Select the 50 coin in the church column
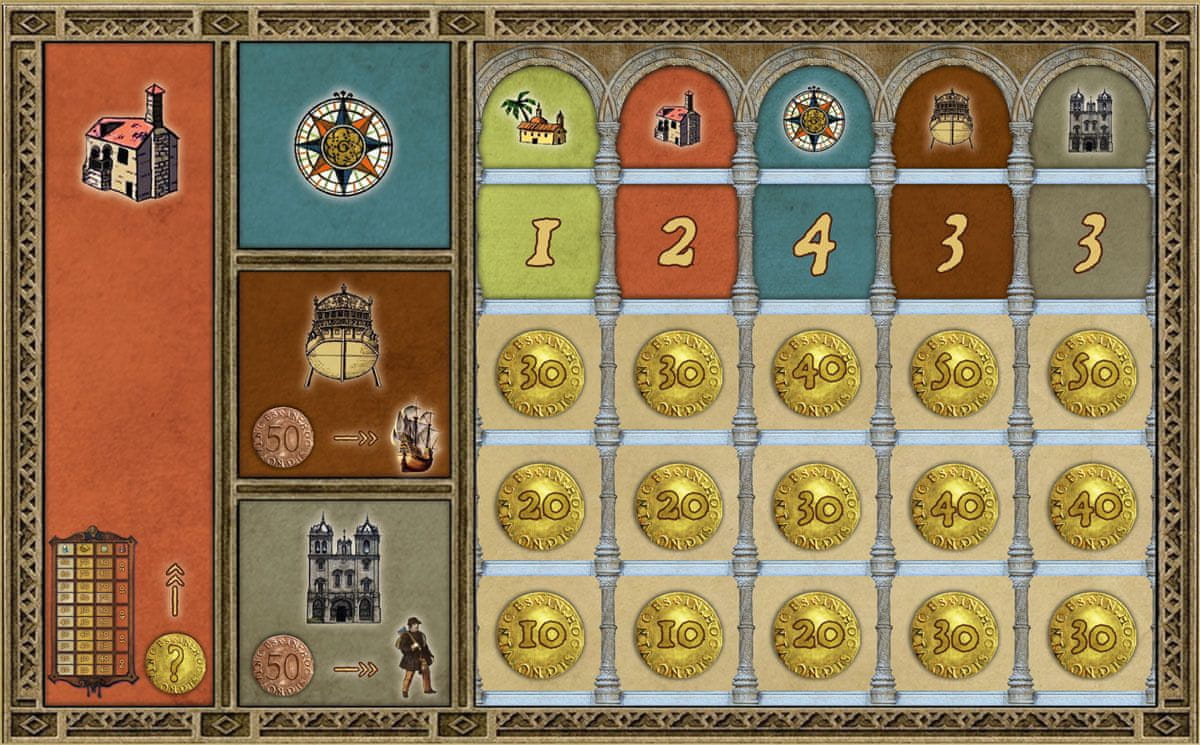This screenshot has width=1200, height=745. [1090, 373]
